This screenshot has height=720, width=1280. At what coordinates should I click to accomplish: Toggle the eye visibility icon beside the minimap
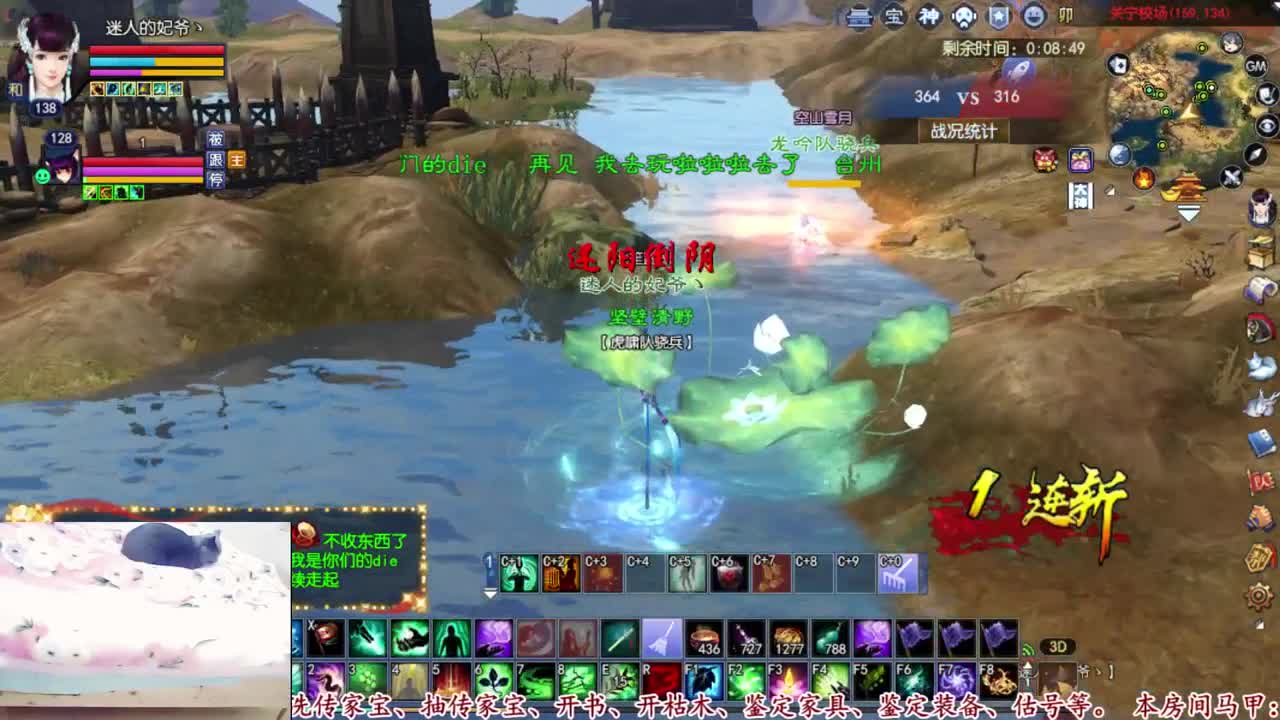point(1266,125)
